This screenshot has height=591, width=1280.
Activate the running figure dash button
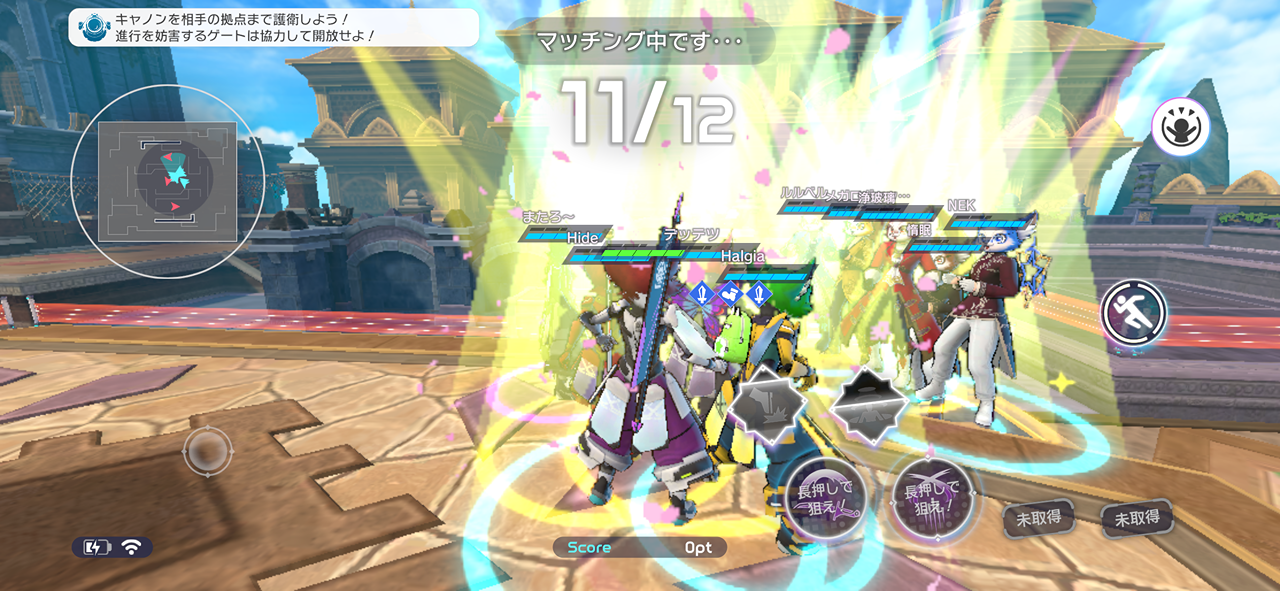(x=1134, y=313)
